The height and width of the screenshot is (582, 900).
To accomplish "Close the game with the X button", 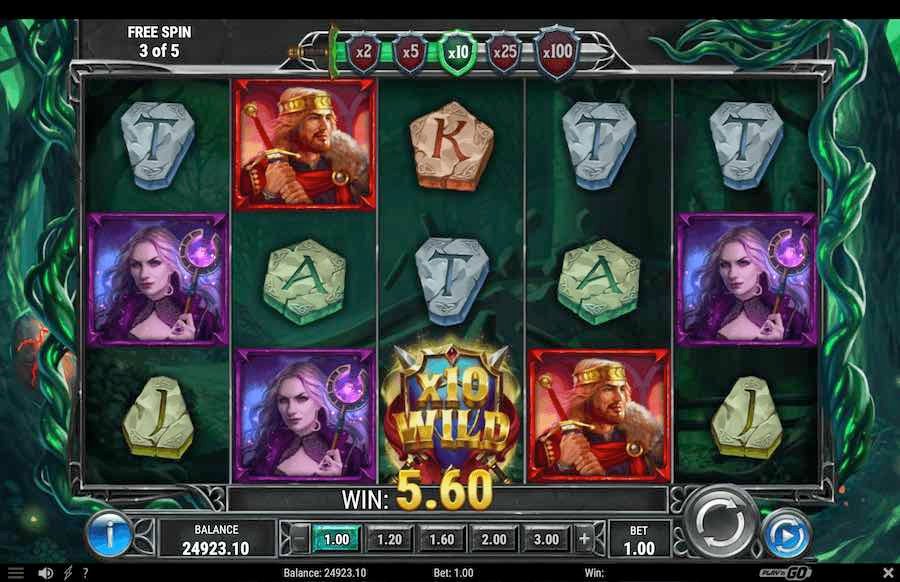I will click(885, 573).
